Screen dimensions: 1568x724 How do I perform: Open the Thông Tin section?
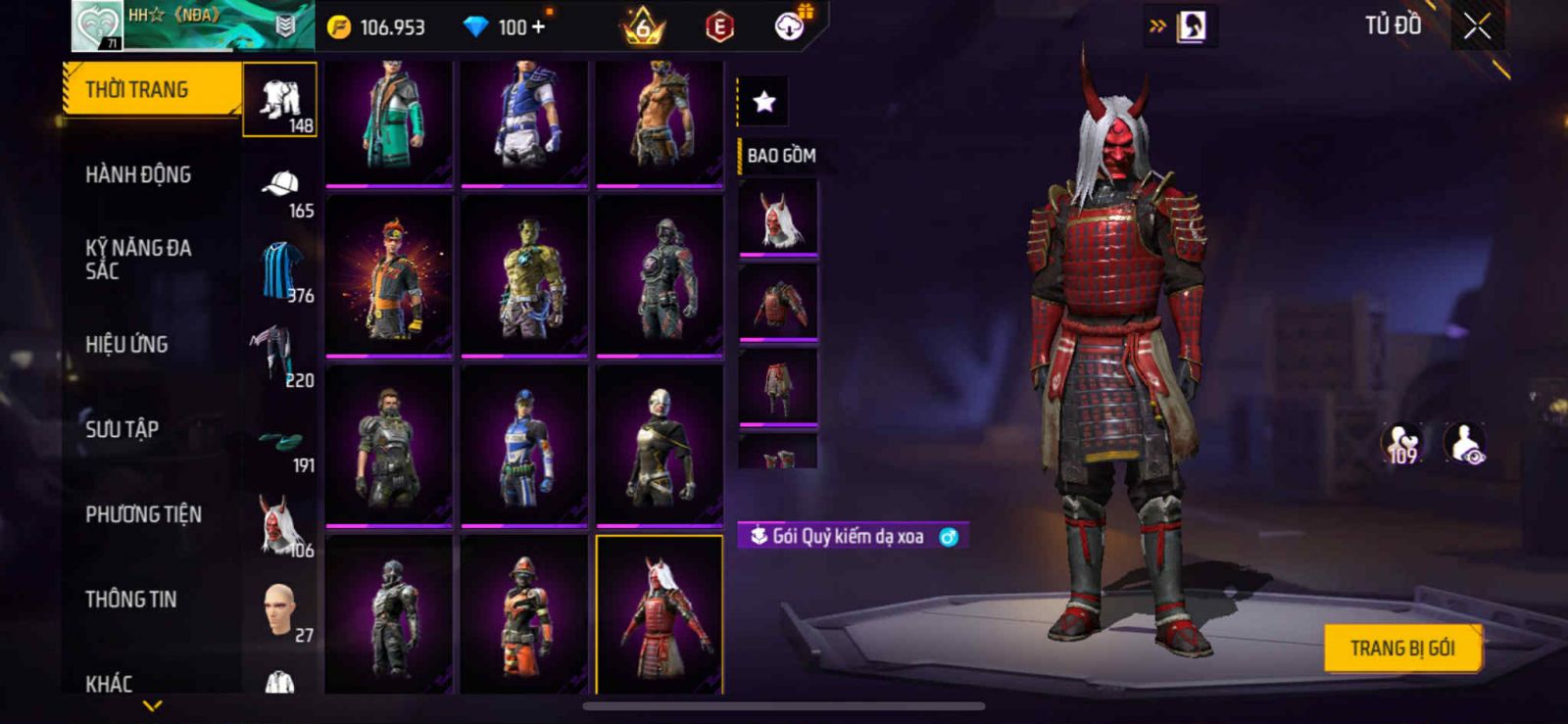click(x=130, y=600)
